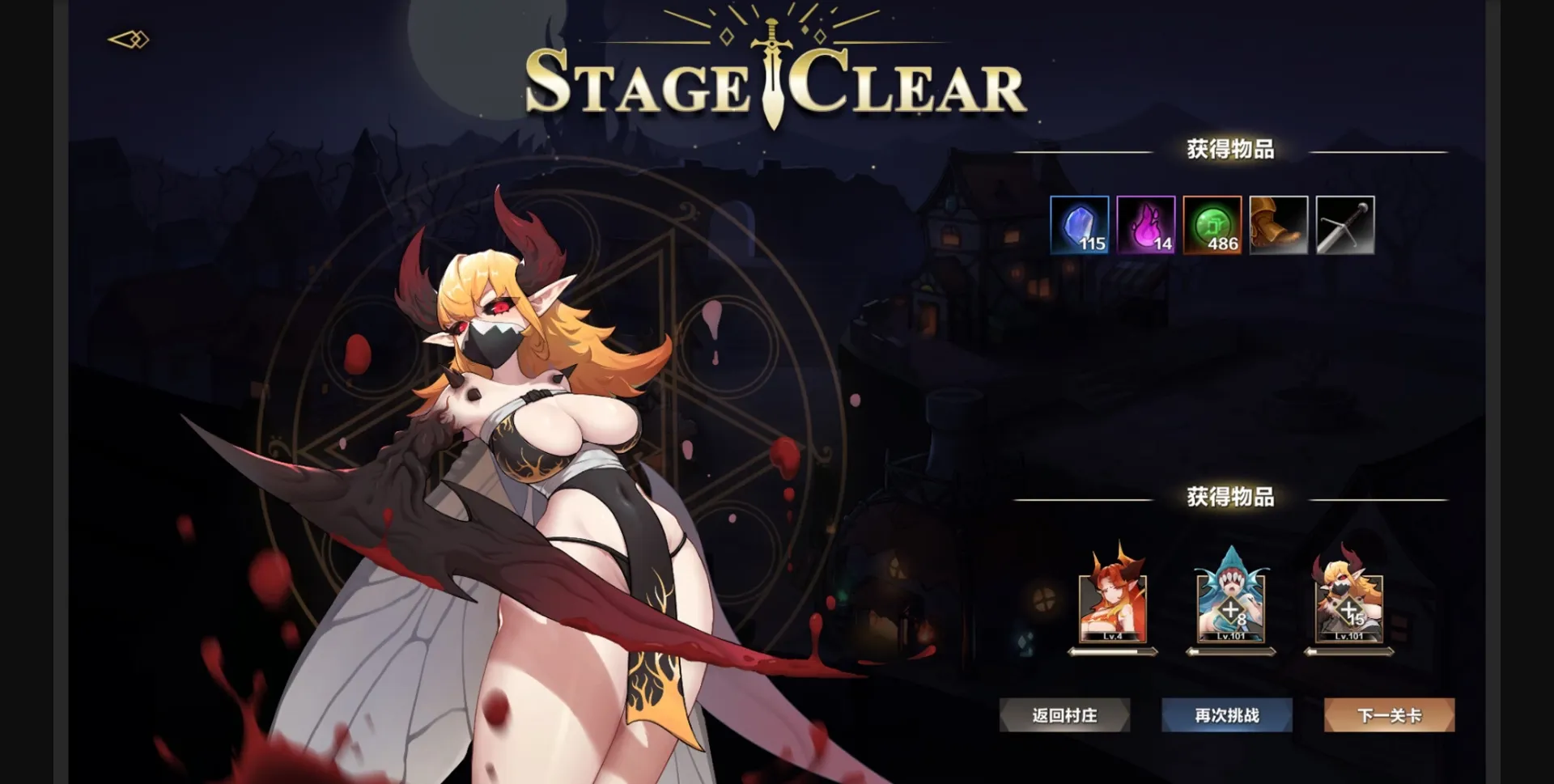Screen dimensions: 1554x784
Task: Open the gauntlet equipment reward
Action: (x=1277, y=225)
